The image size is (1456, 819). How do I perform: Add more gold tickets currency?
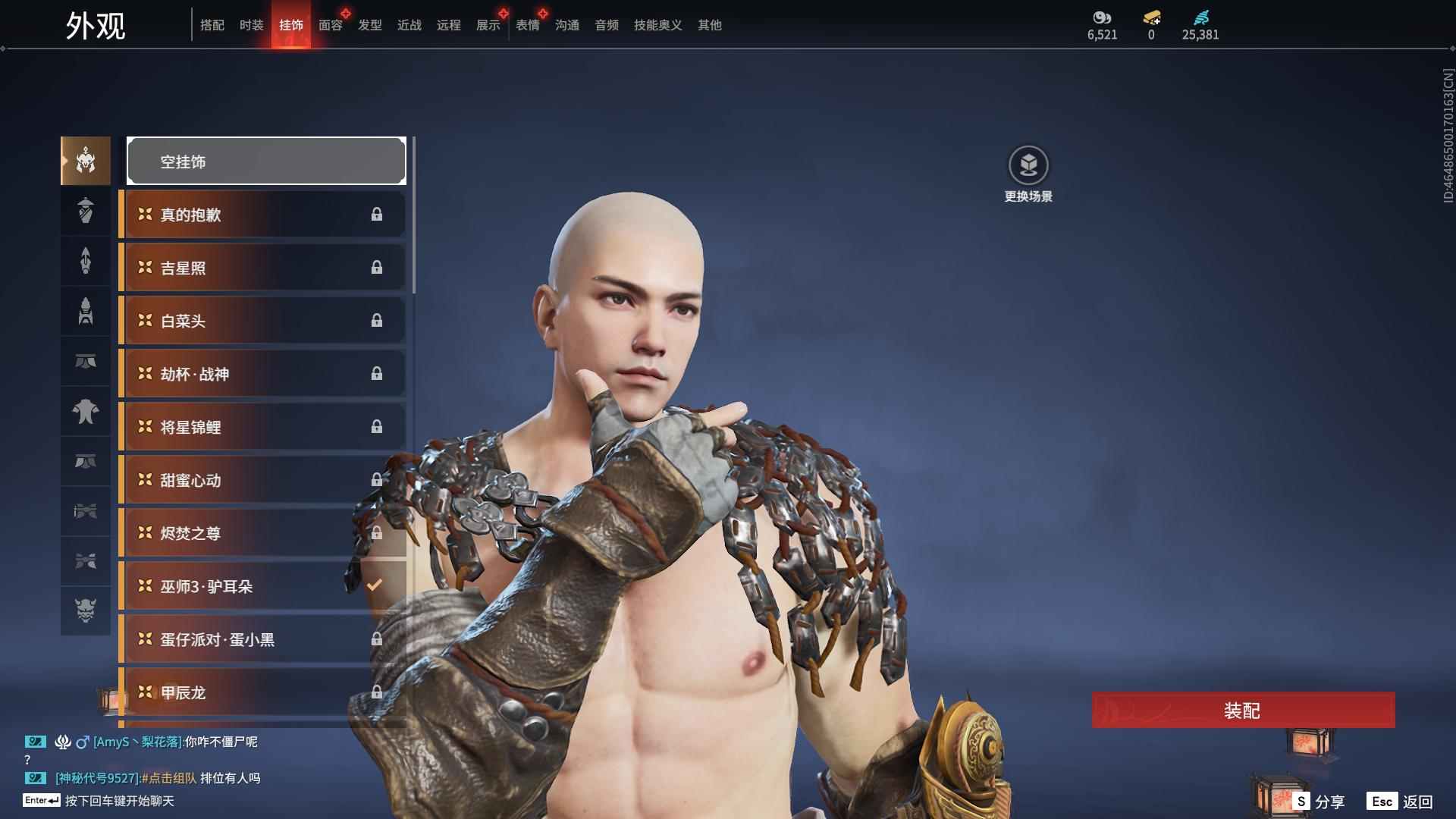tap(1151, 17)
